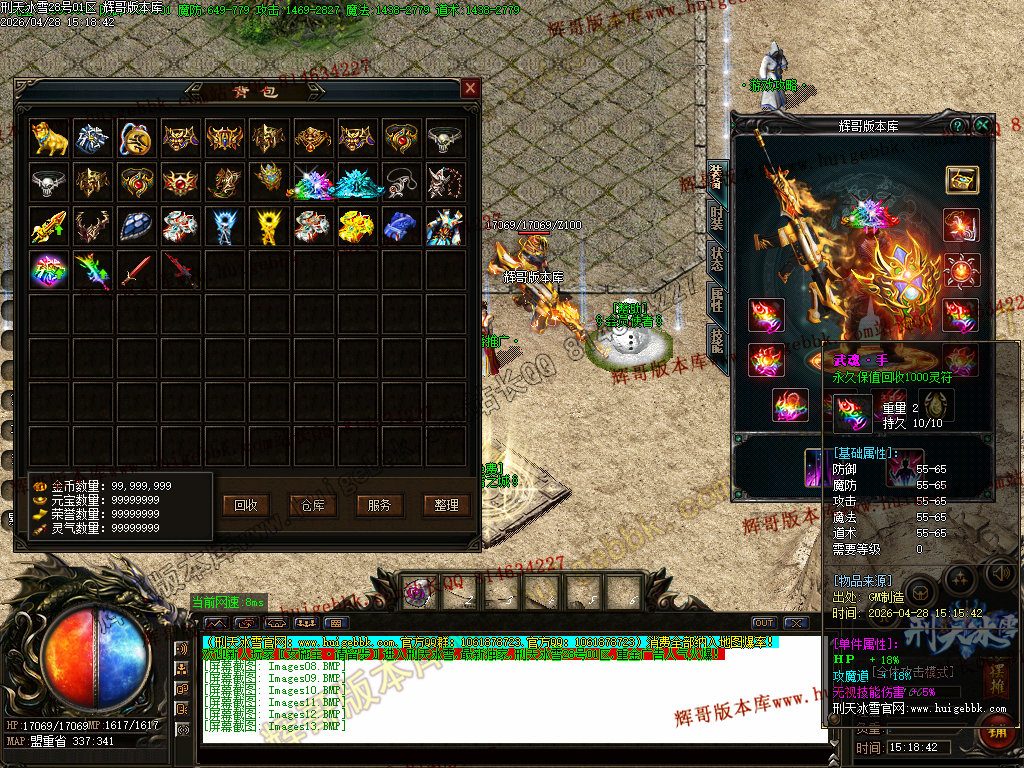This screenshot has height=768, width=1024.
Task: Choose the blue scaled shield item
Action: 136,226
